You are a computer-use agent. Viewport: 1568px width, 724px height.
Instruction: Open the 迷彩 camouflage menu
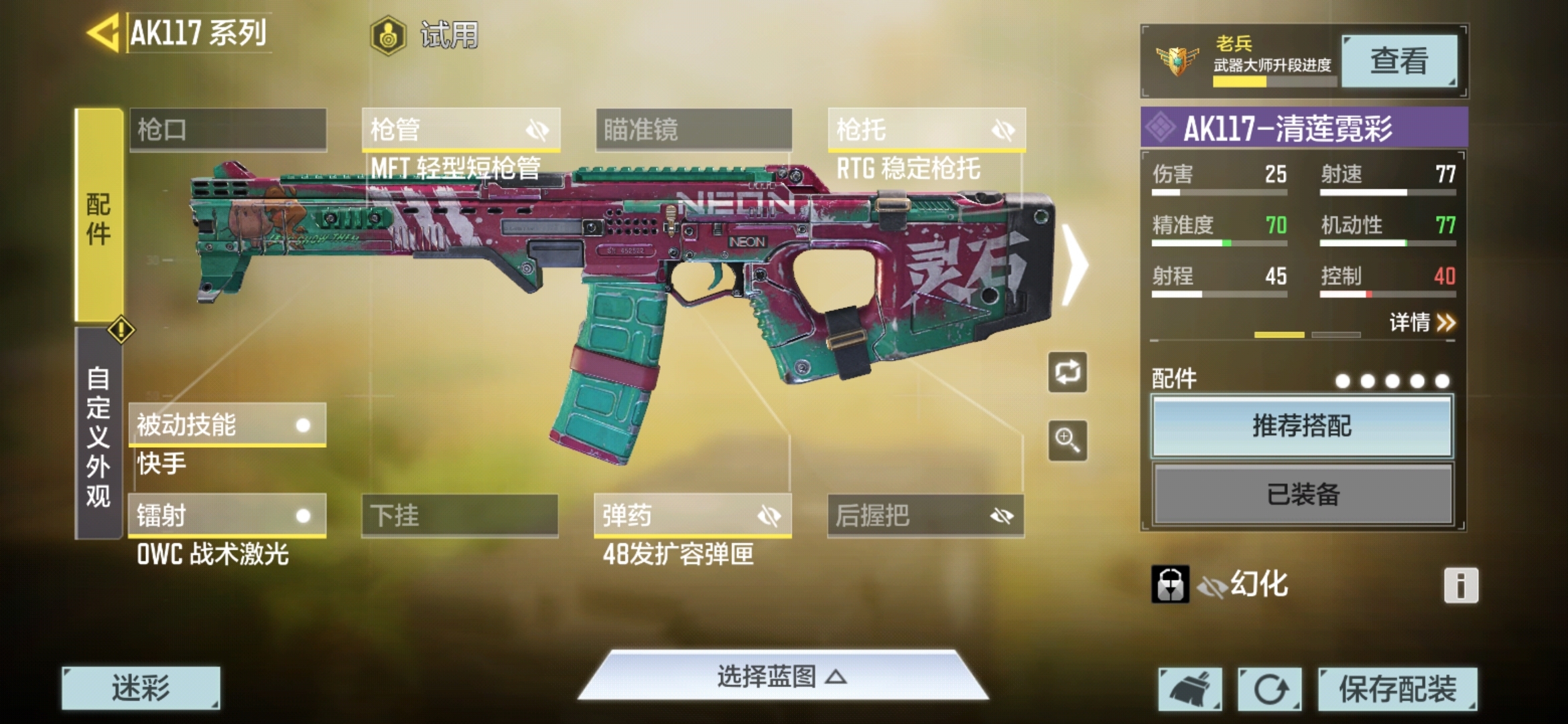pos(141,688)
